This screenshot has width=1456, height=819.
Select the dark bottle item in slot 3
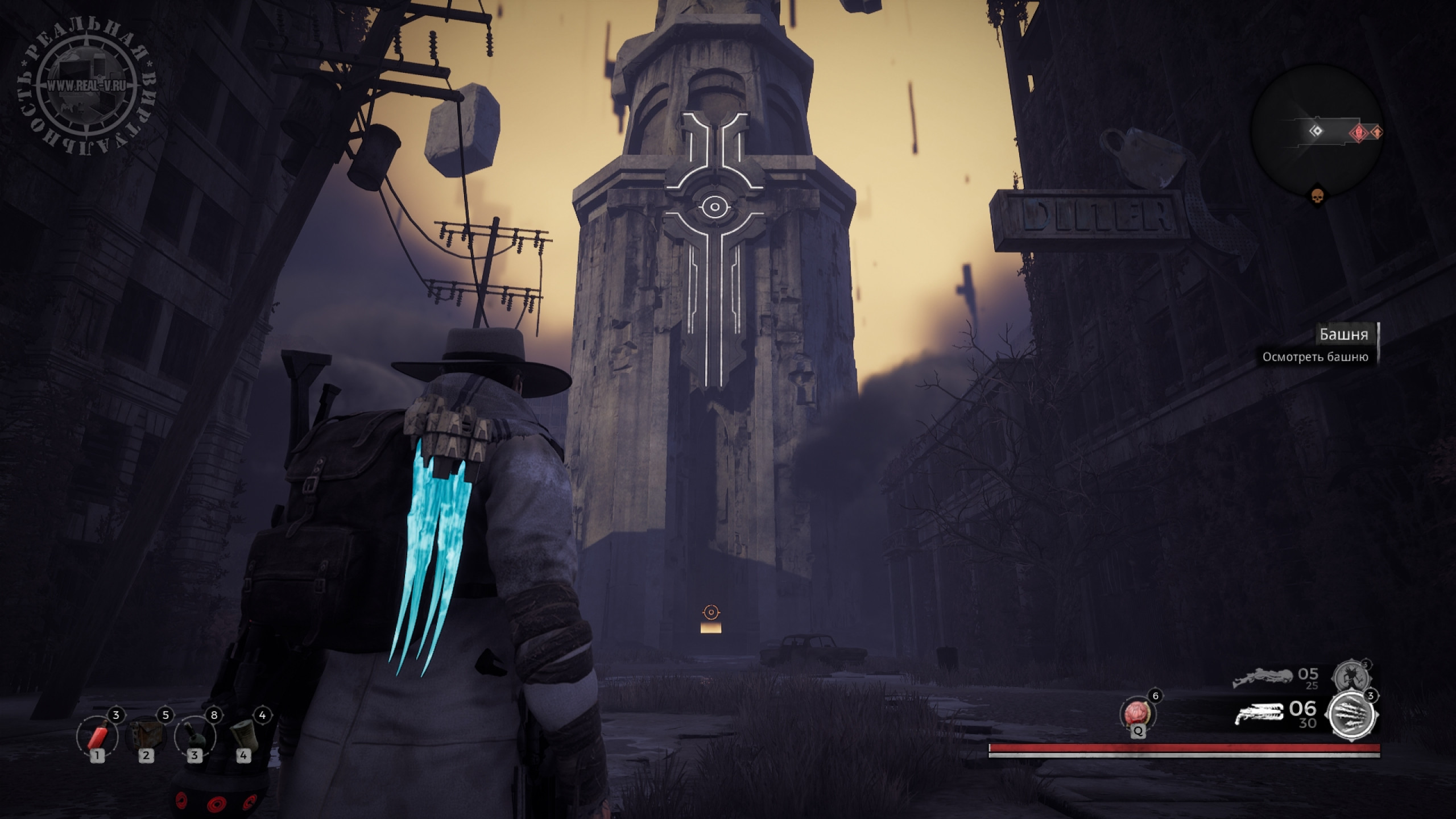(195, 737)
